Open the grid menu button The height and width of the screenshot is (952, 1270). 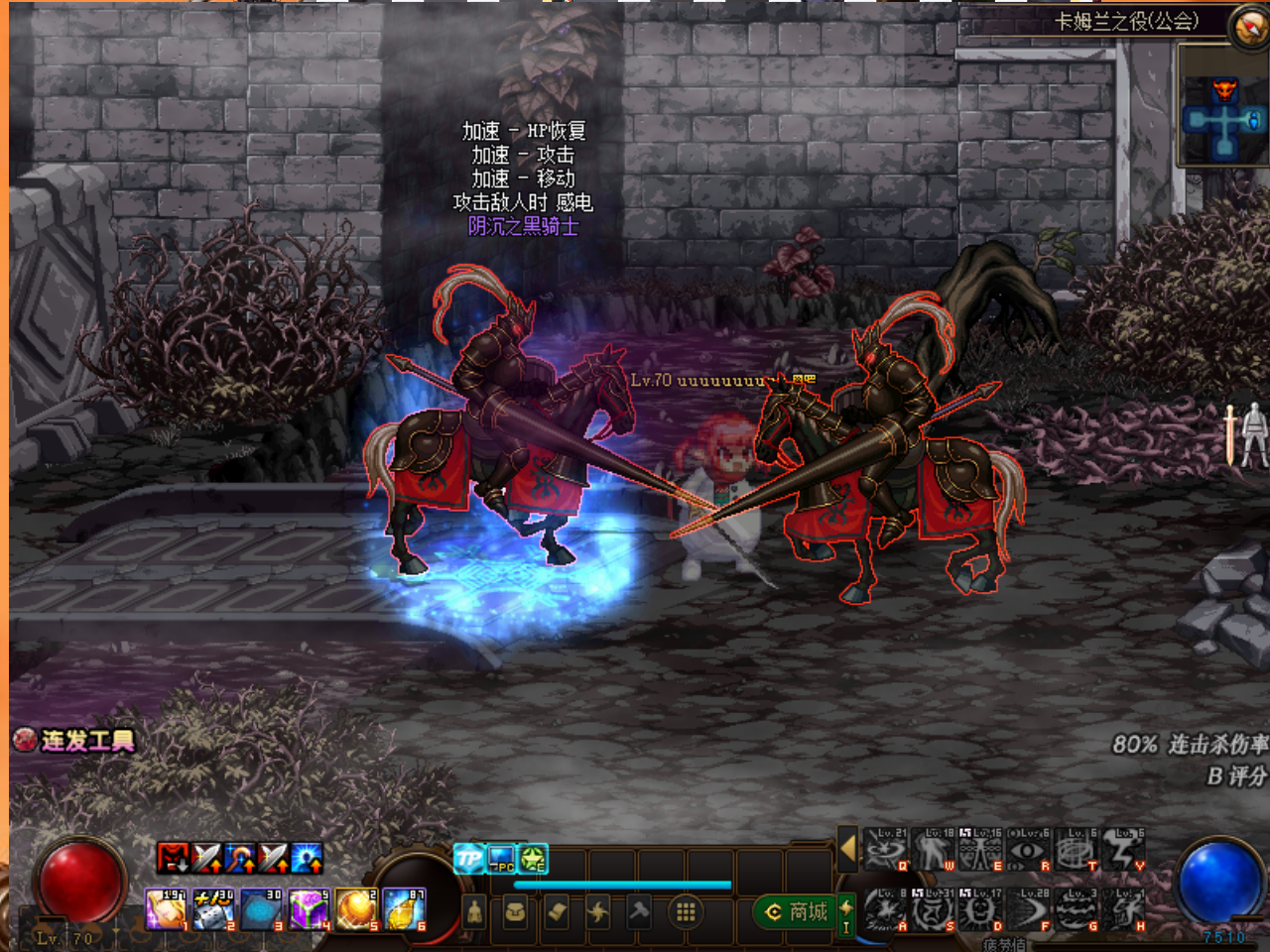tap(685, 911)
